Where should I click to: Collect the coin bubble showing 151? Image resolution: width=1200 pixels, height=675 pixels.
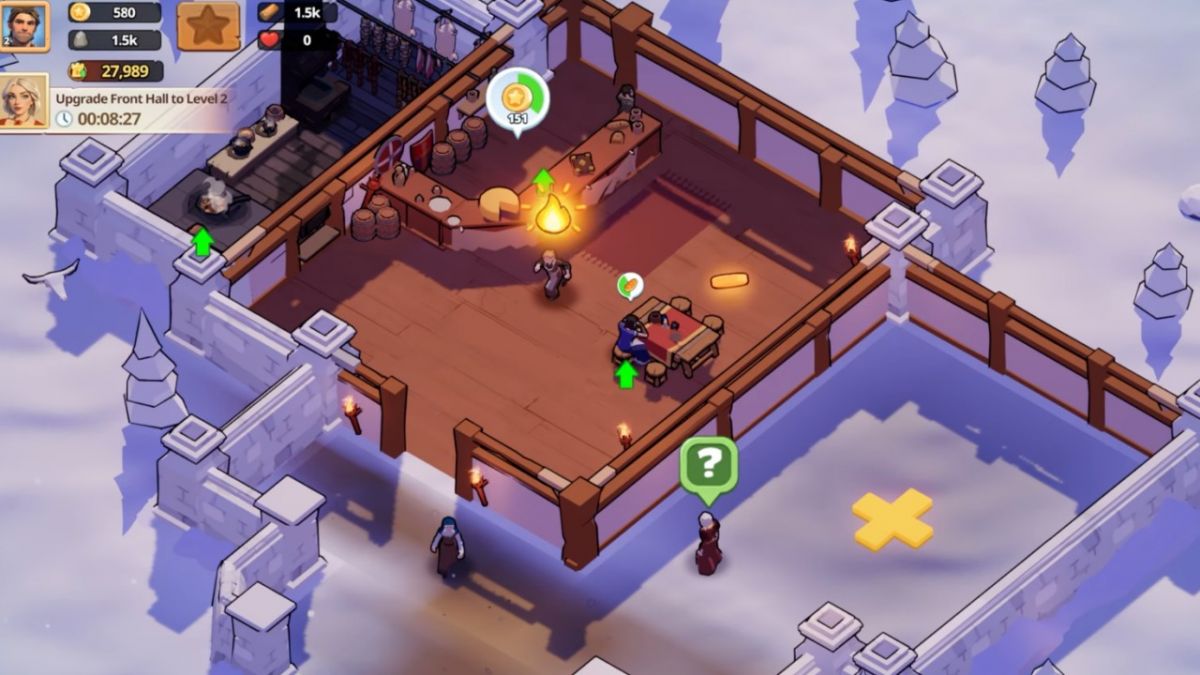click(517, 99)
